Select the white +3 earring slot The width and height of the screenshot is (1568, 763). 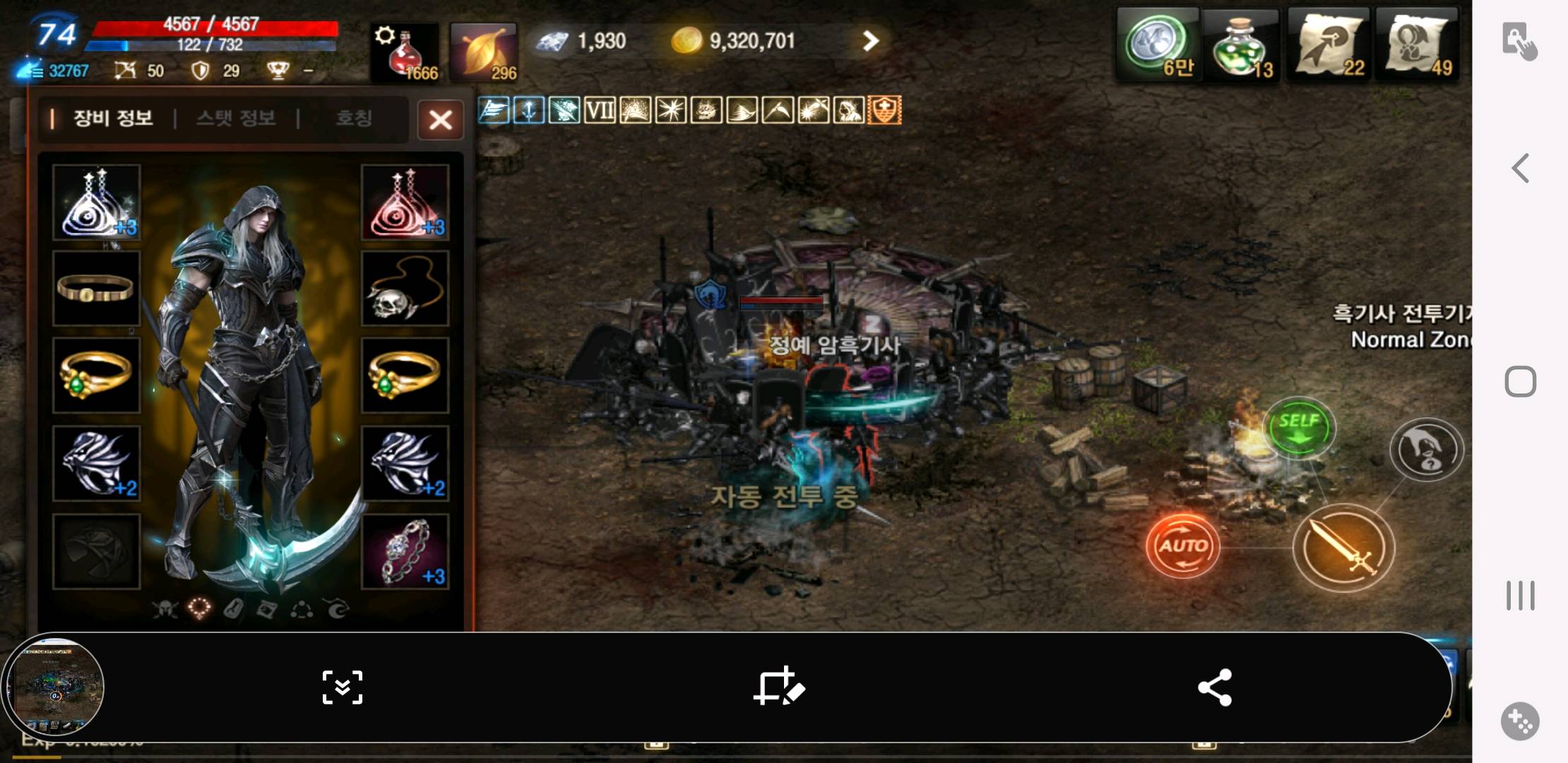coord(96,202)
